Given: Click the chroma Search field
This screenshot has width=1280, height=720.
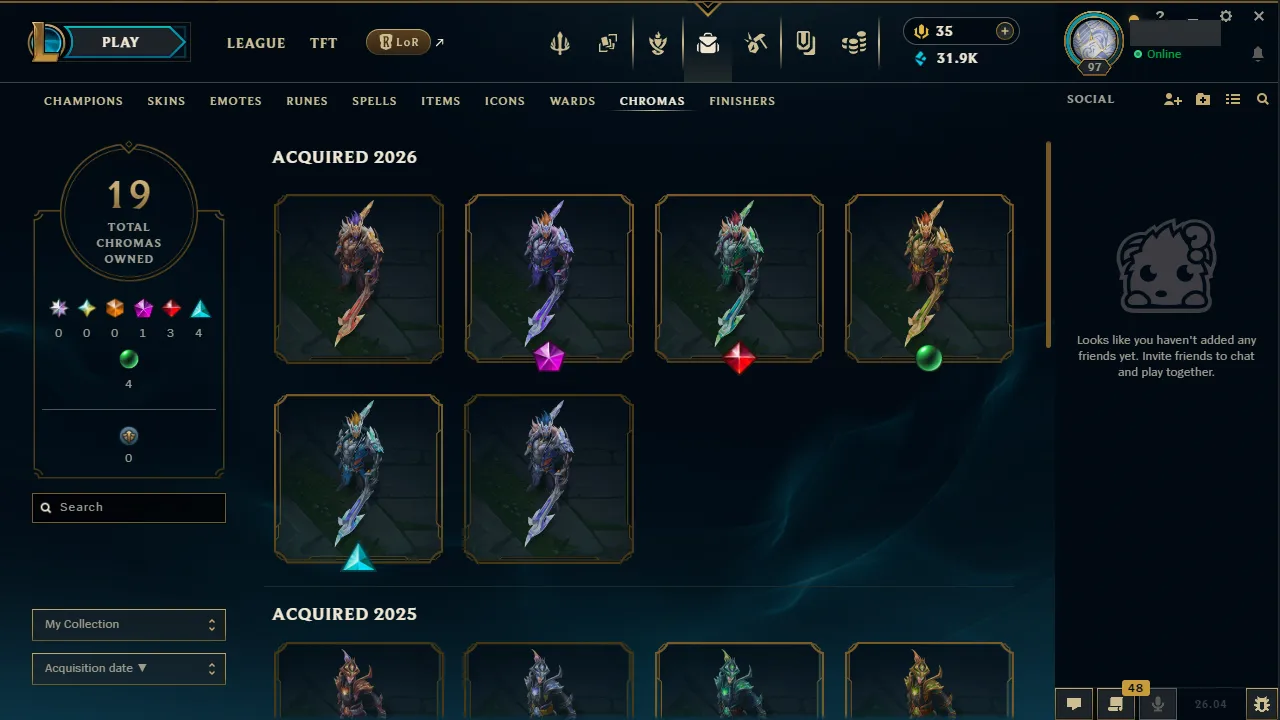Looking at the screenshot, I should click(x=128, y=507).
